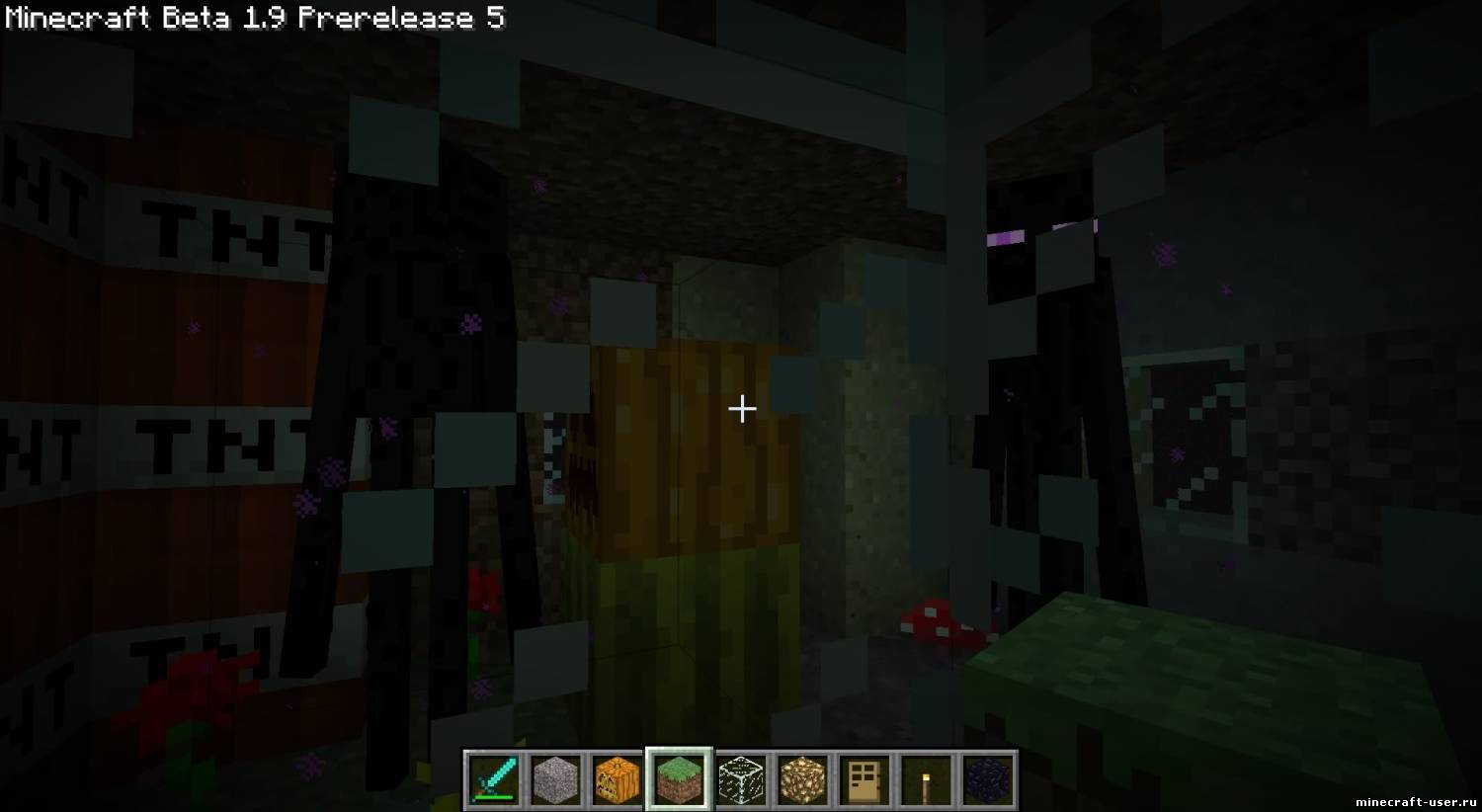Click the crosshair at screen center
This screenshot has width=1482, height=812.
click(741, 408)
